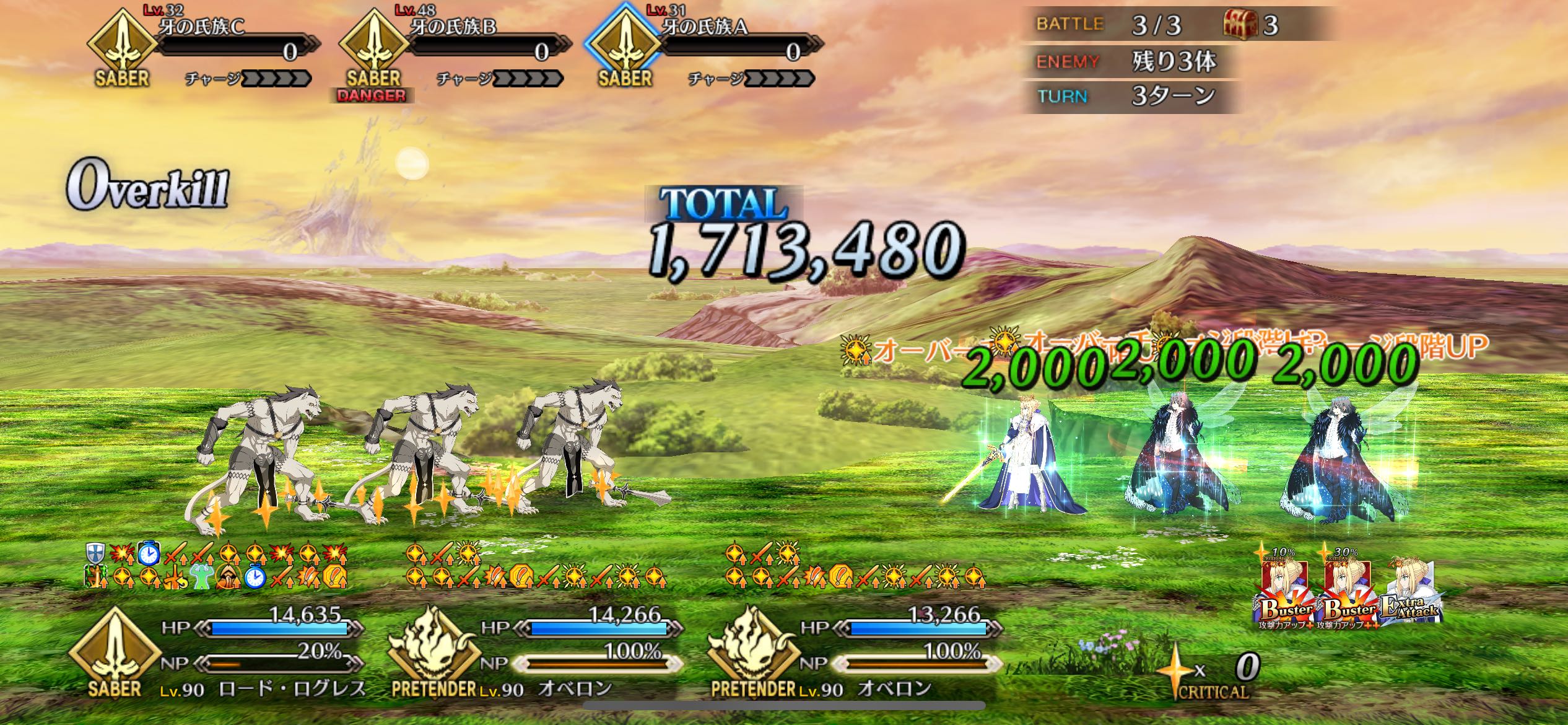Tap the Extra Attack card
The image size is (1568, 725).
click(x=1412, y=592)
